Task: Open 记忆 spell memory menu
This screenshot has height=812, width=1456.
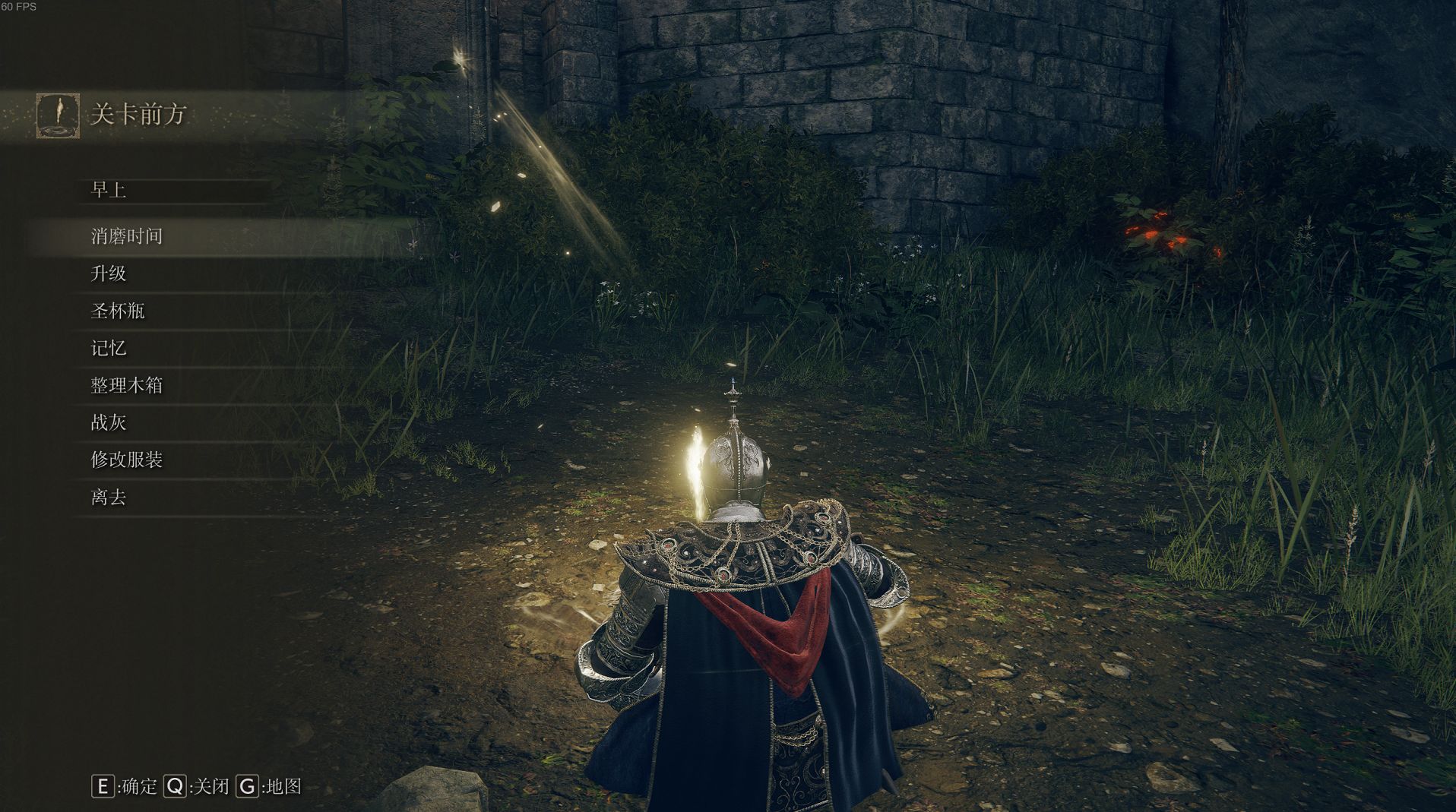Action: coord(109,348)
